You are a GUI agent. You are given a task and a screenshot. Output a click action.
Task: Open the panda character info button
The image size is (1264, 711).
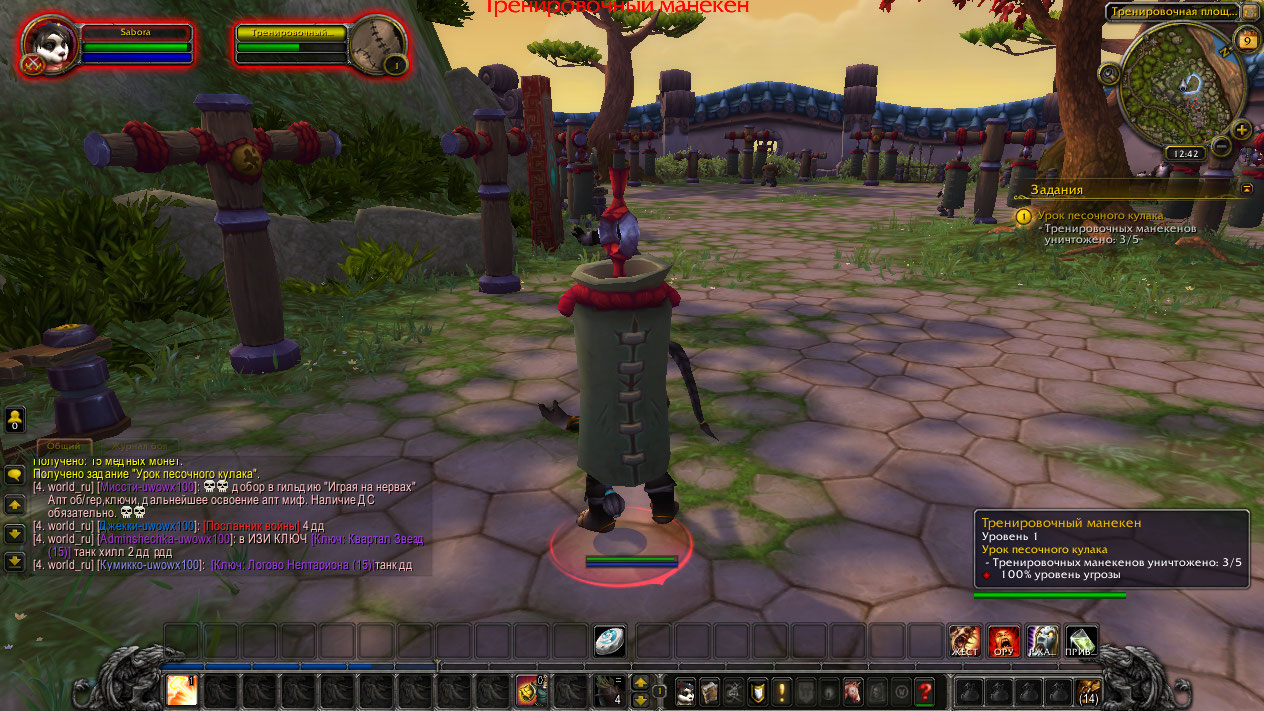pos(685,691)
